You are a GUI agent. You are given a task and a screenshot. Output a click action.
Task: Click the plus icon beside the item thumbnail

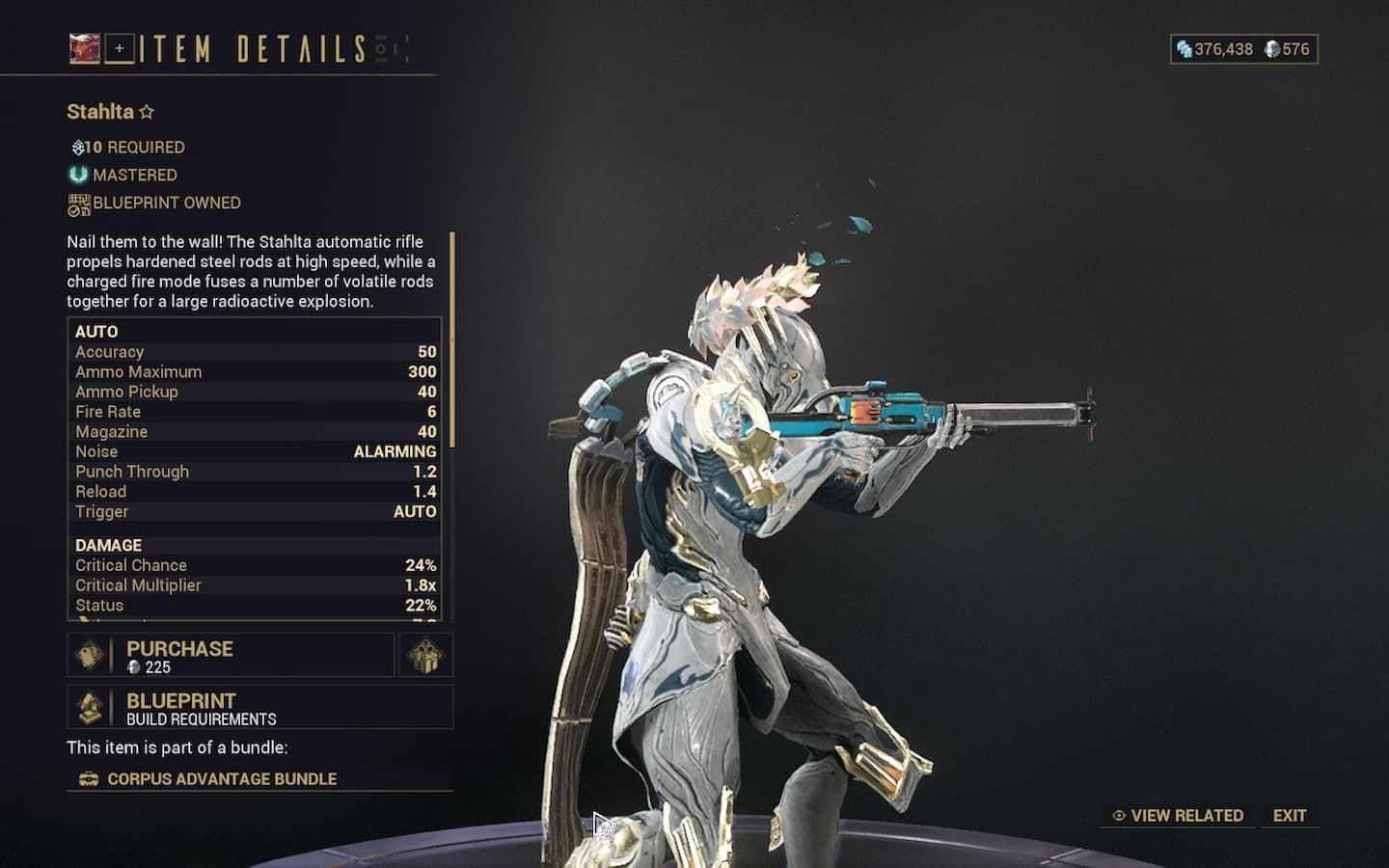119,48
